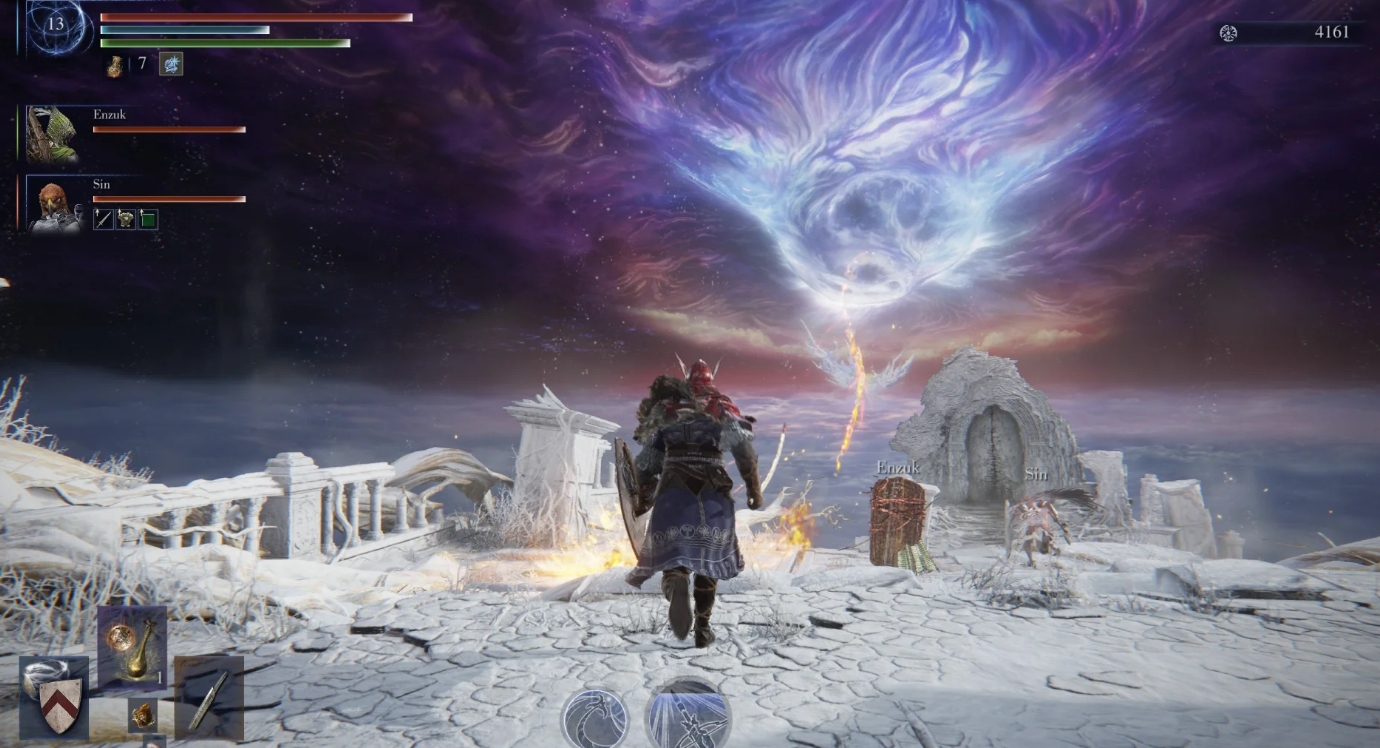The image size is (1380, 748).
Task: Select teammate Enzuk's portrait
Action: (x=51, y=134)
